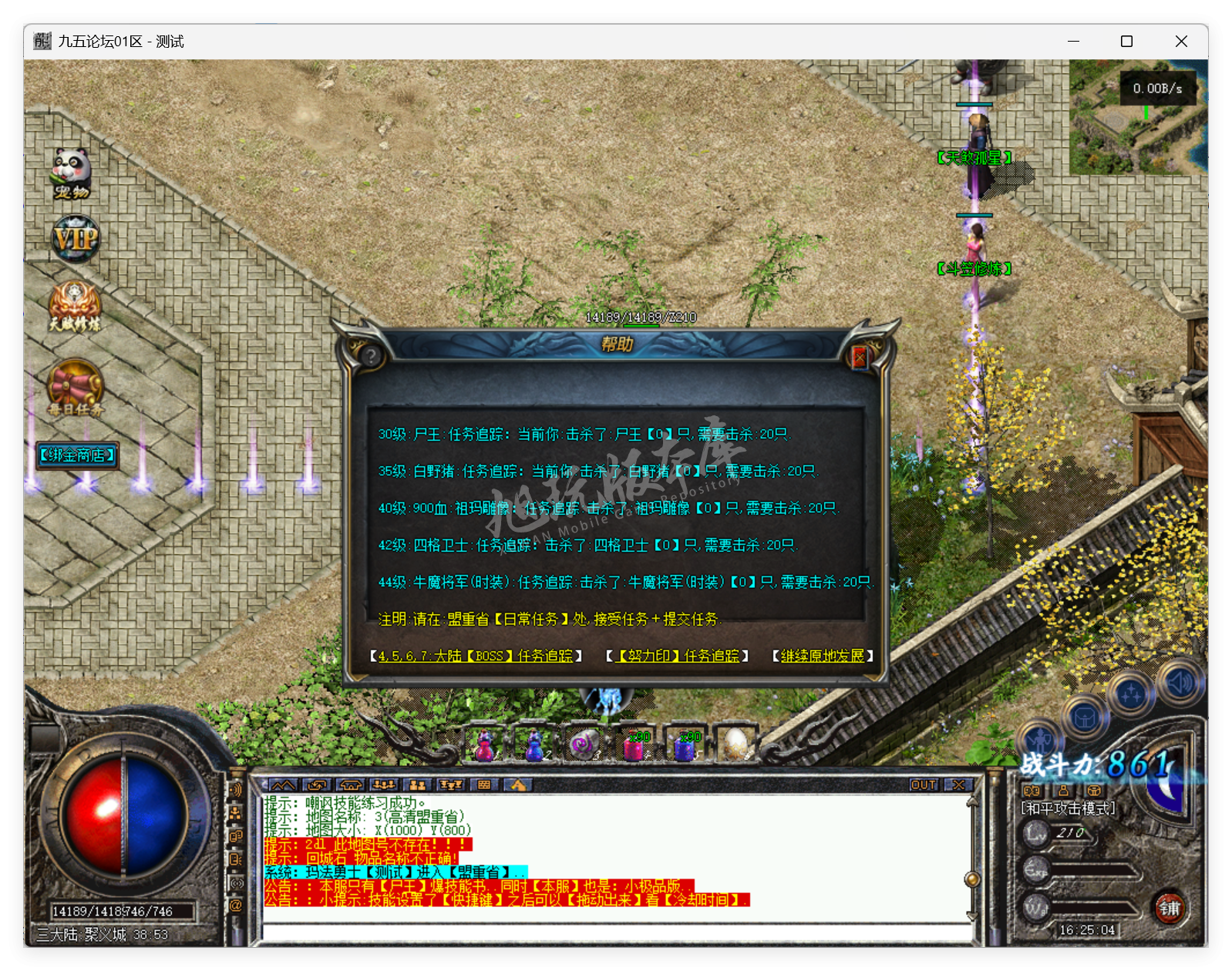Toggle the chat voice icon beside the chatbox
Viewport: 1232px width, 971px height.
point(236,790)
